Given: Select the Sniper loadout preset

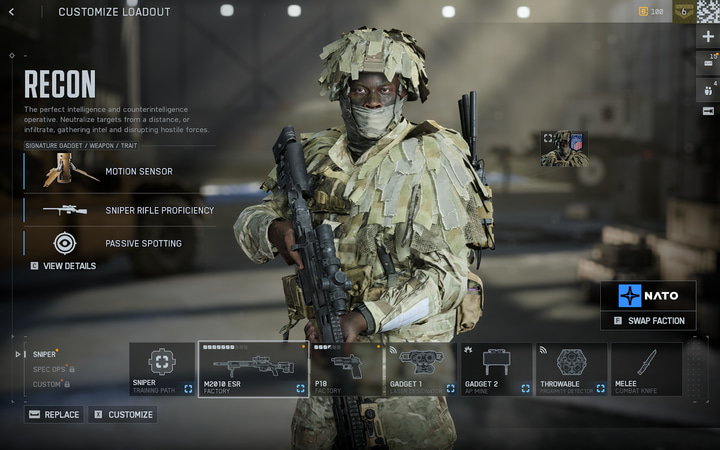Looking at the screenshot, I should [x=45, y=354].
